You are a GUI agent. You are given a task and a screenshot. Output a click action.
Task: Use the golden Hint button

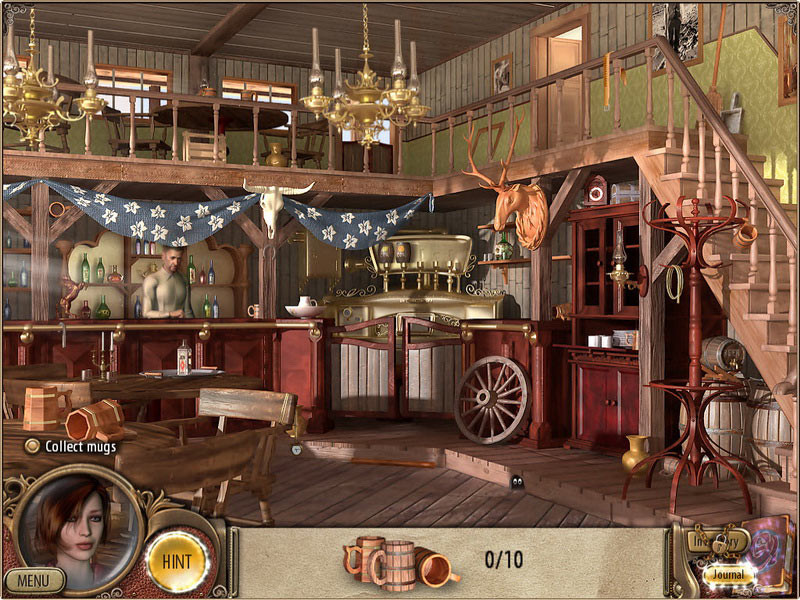click(176, 561)
